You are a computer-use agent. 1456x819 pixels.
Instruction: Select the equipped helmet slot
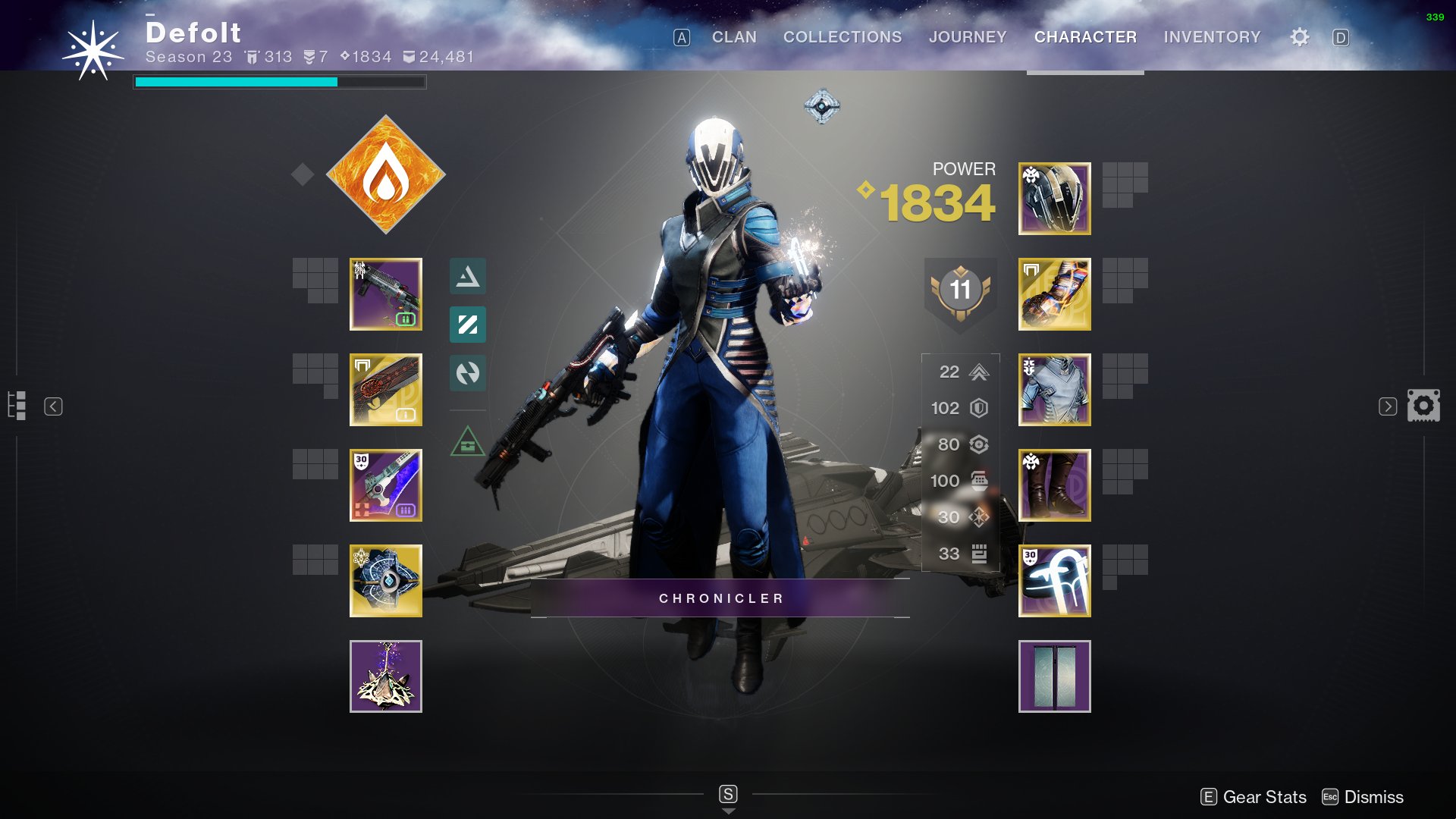point(1054,199)
